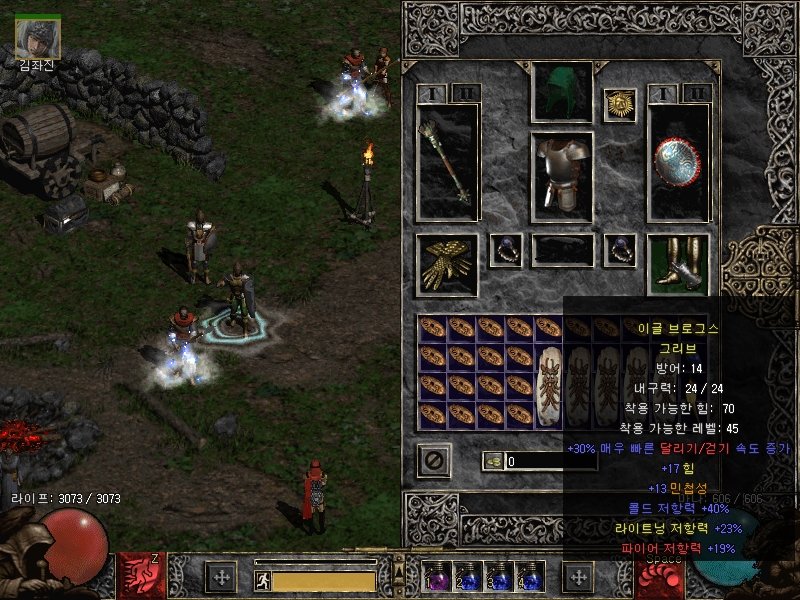Open the hireling portrait 김좌진
This screenshot has height=600, width=800.
(38, 38)
